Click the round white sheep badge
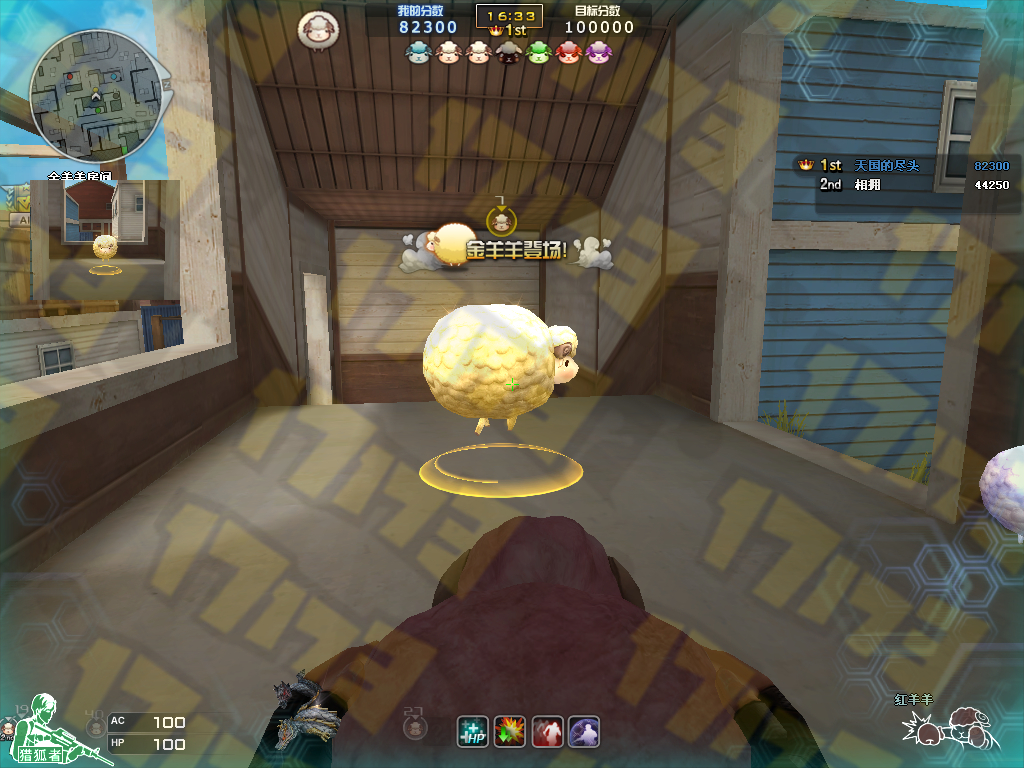Image resolution: width=1024 pixels, height=768 pixels. [317, 30]
